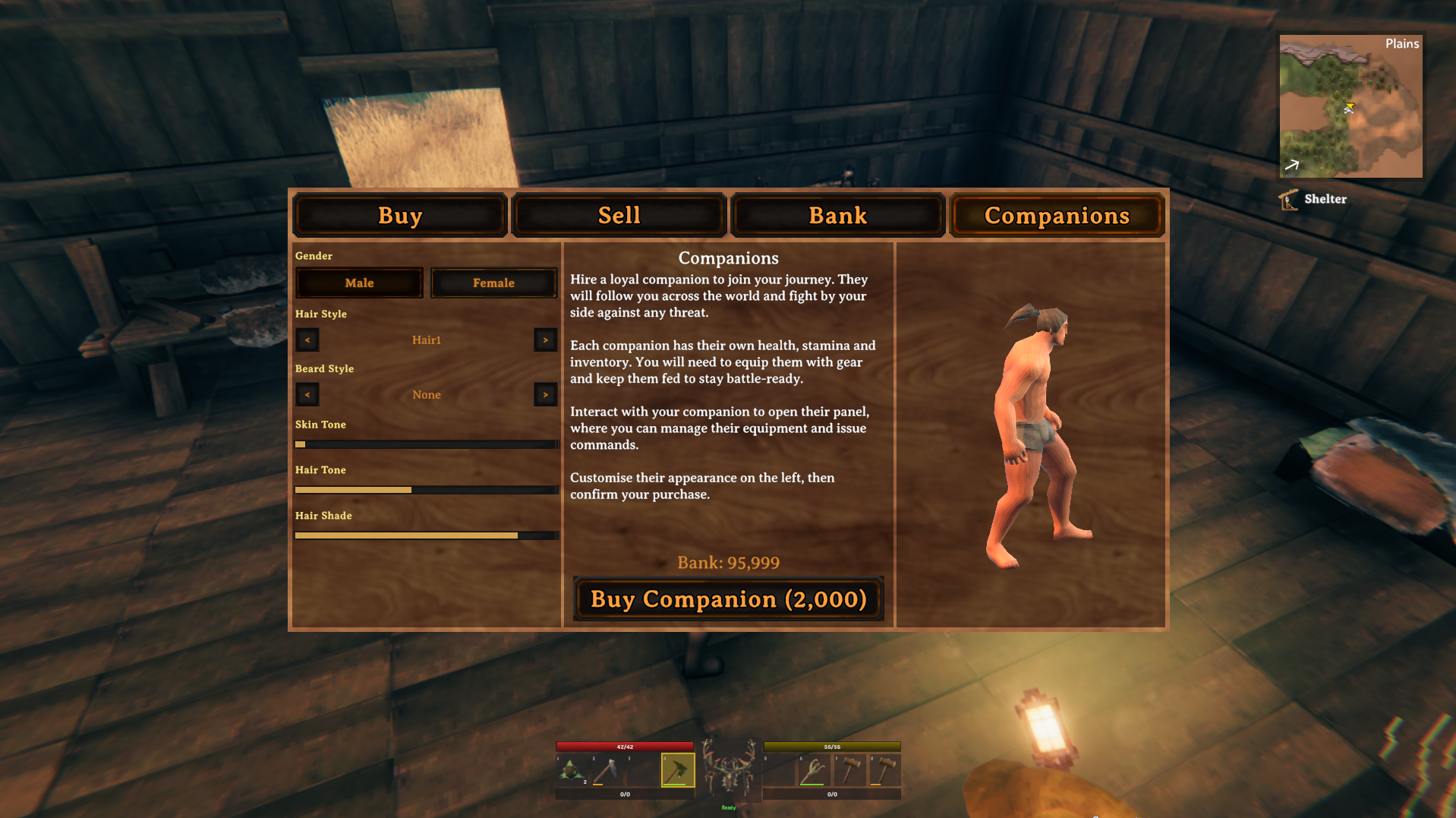
Task: Cycle Beard Style forward with the right arrow
Action: click(x=545, y=394)
